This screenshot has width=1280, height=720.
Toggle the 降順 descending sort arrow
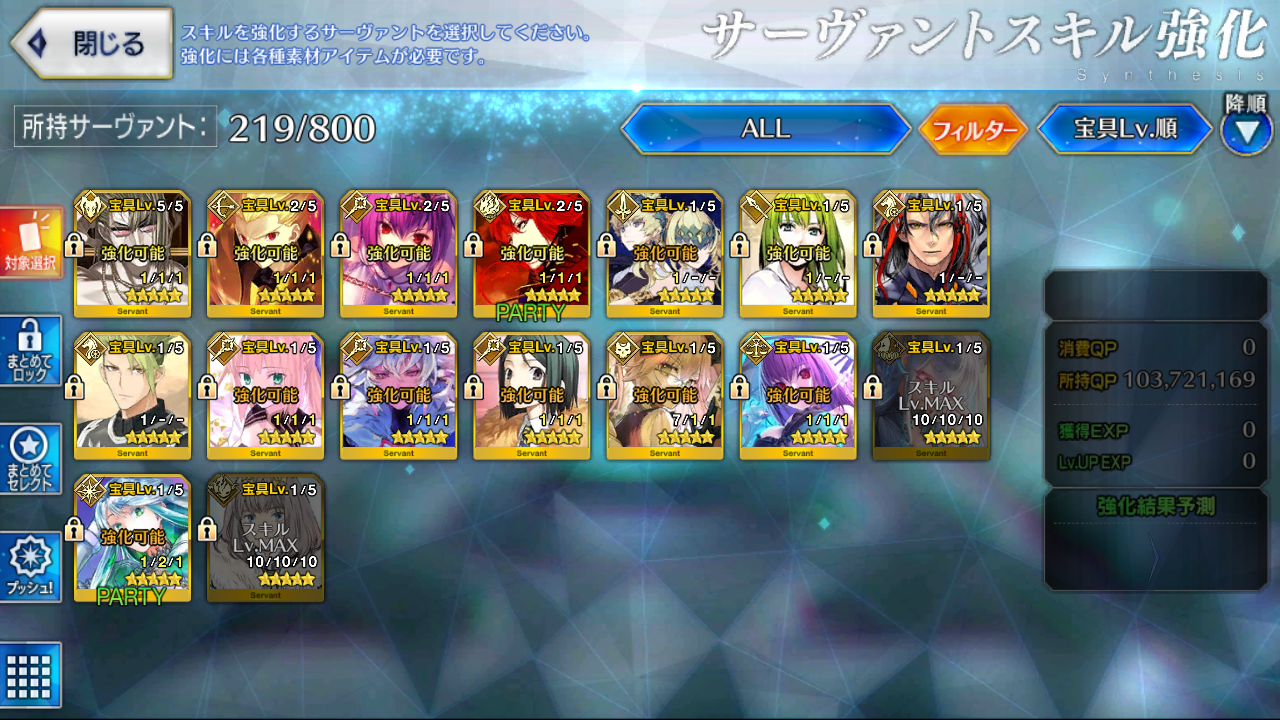tap(1246, 131)
